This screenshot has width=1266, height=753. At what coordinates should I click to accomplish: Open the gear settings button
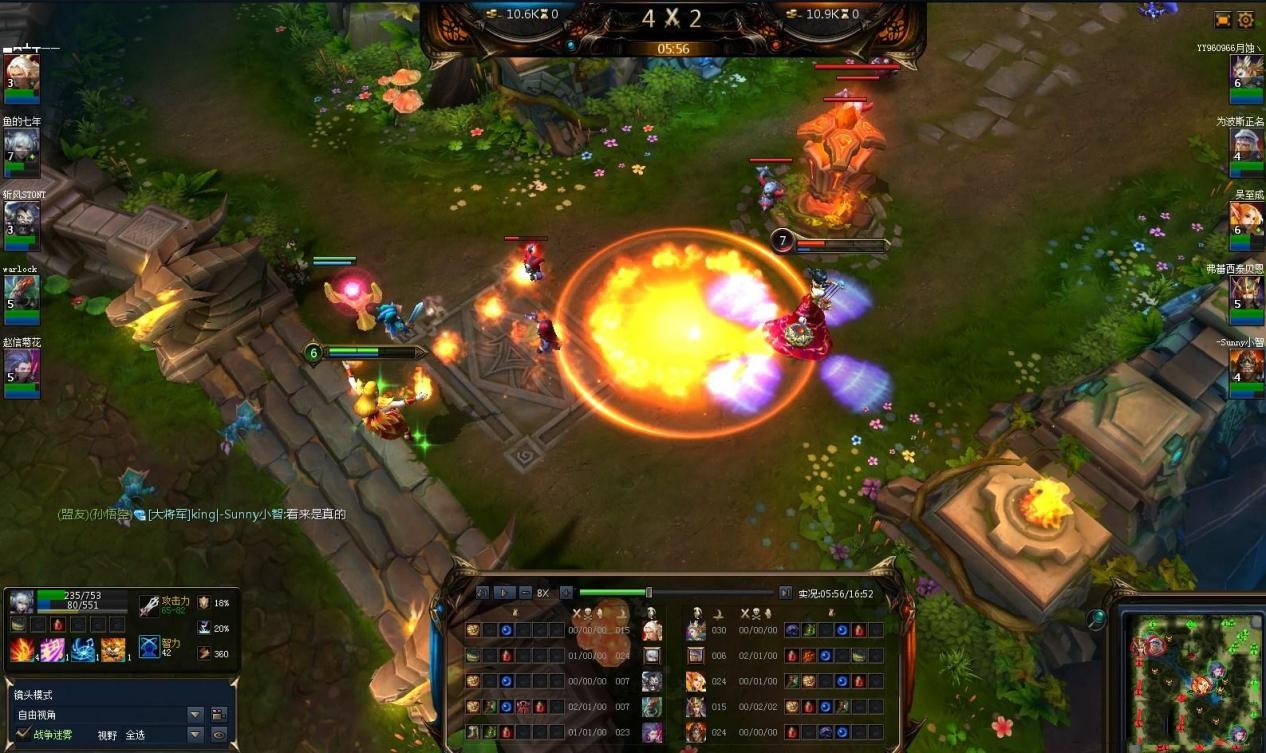pyautogui.click(x=1246, y=19)
